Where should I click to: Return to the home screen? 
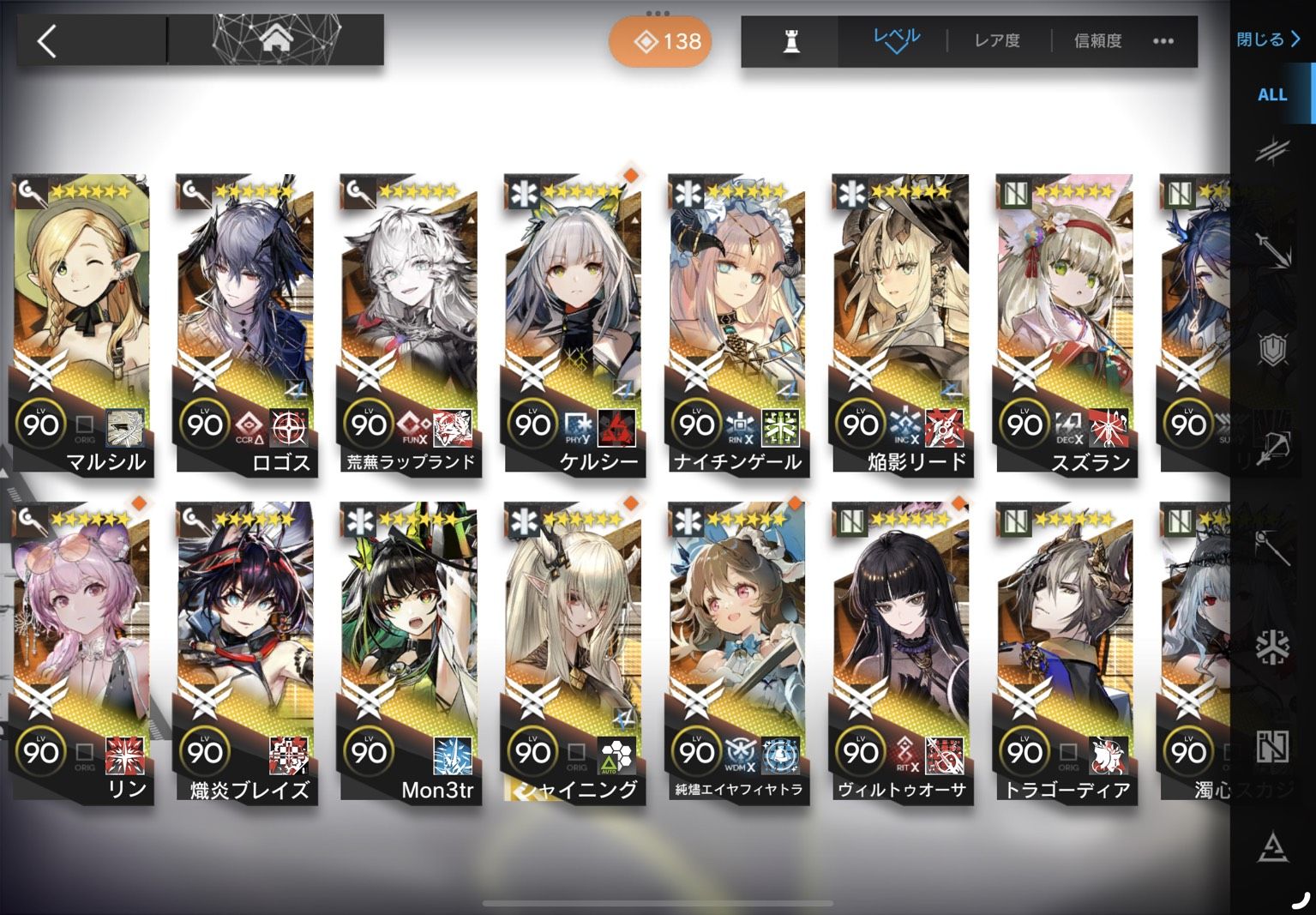pos(275,39)
